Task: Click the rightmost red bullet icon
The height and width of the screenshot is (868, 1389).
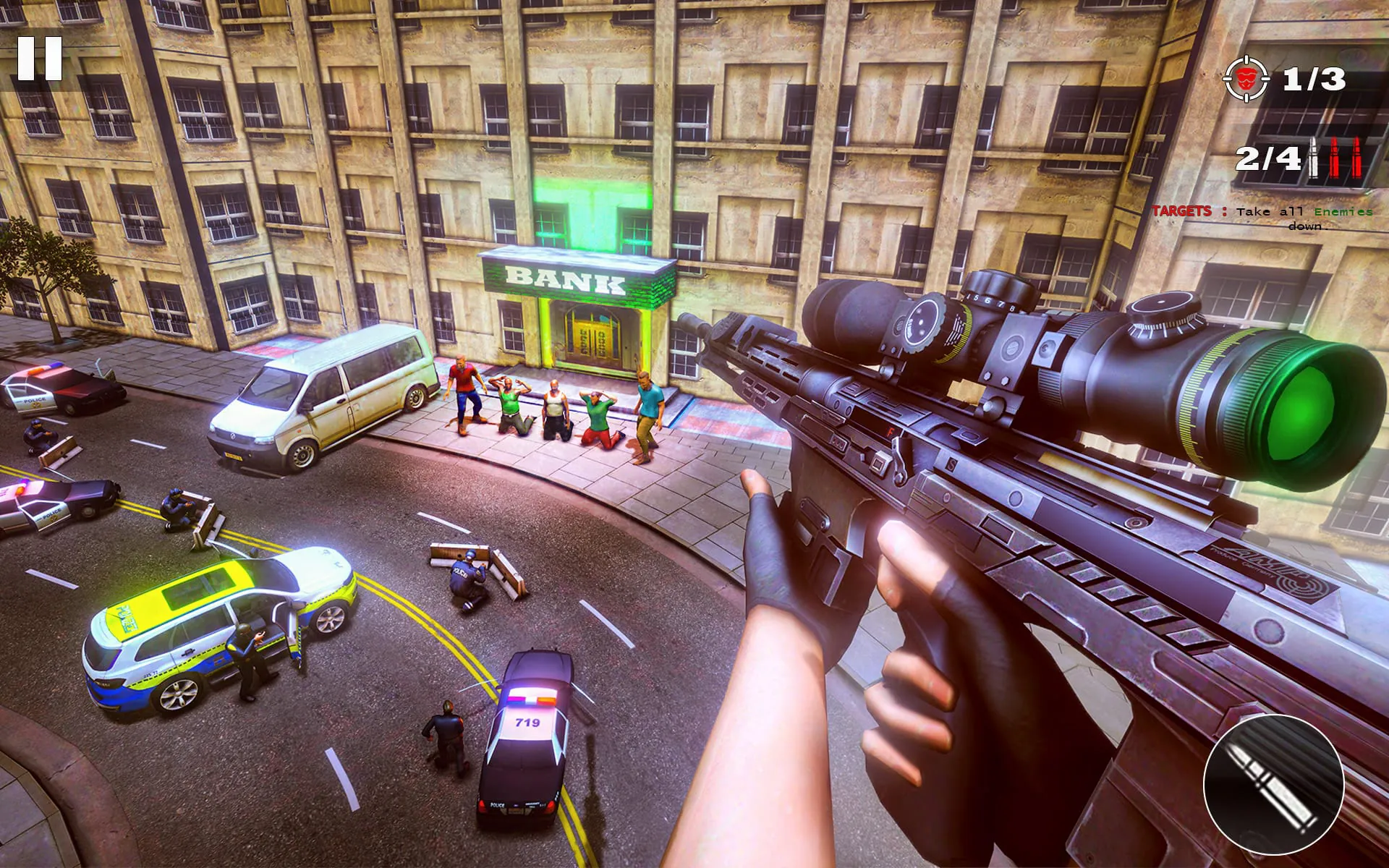Action: click(x=1357, y=156)
